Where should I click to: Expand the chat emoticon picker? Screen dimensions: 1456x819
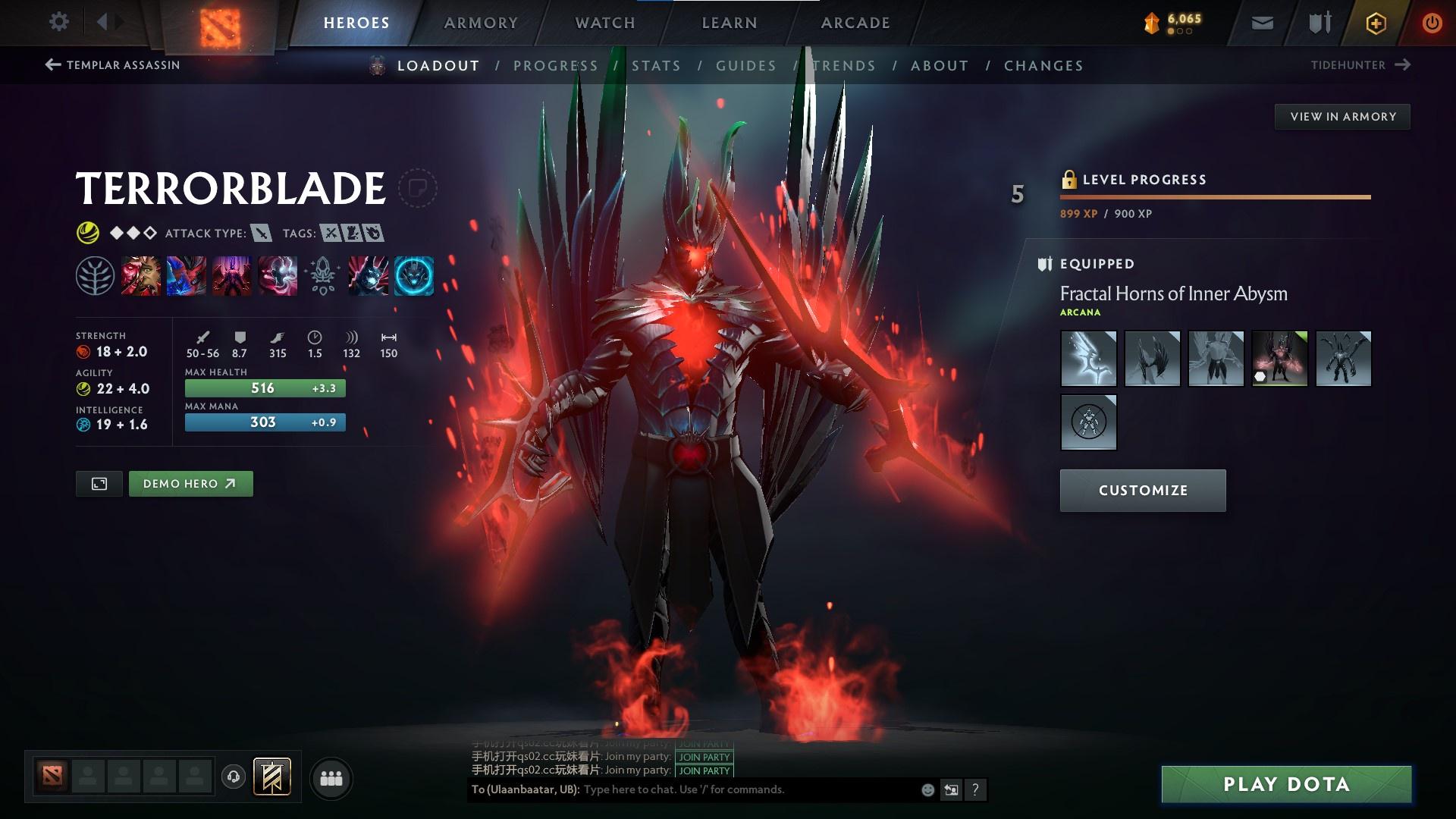click(927, 789)
